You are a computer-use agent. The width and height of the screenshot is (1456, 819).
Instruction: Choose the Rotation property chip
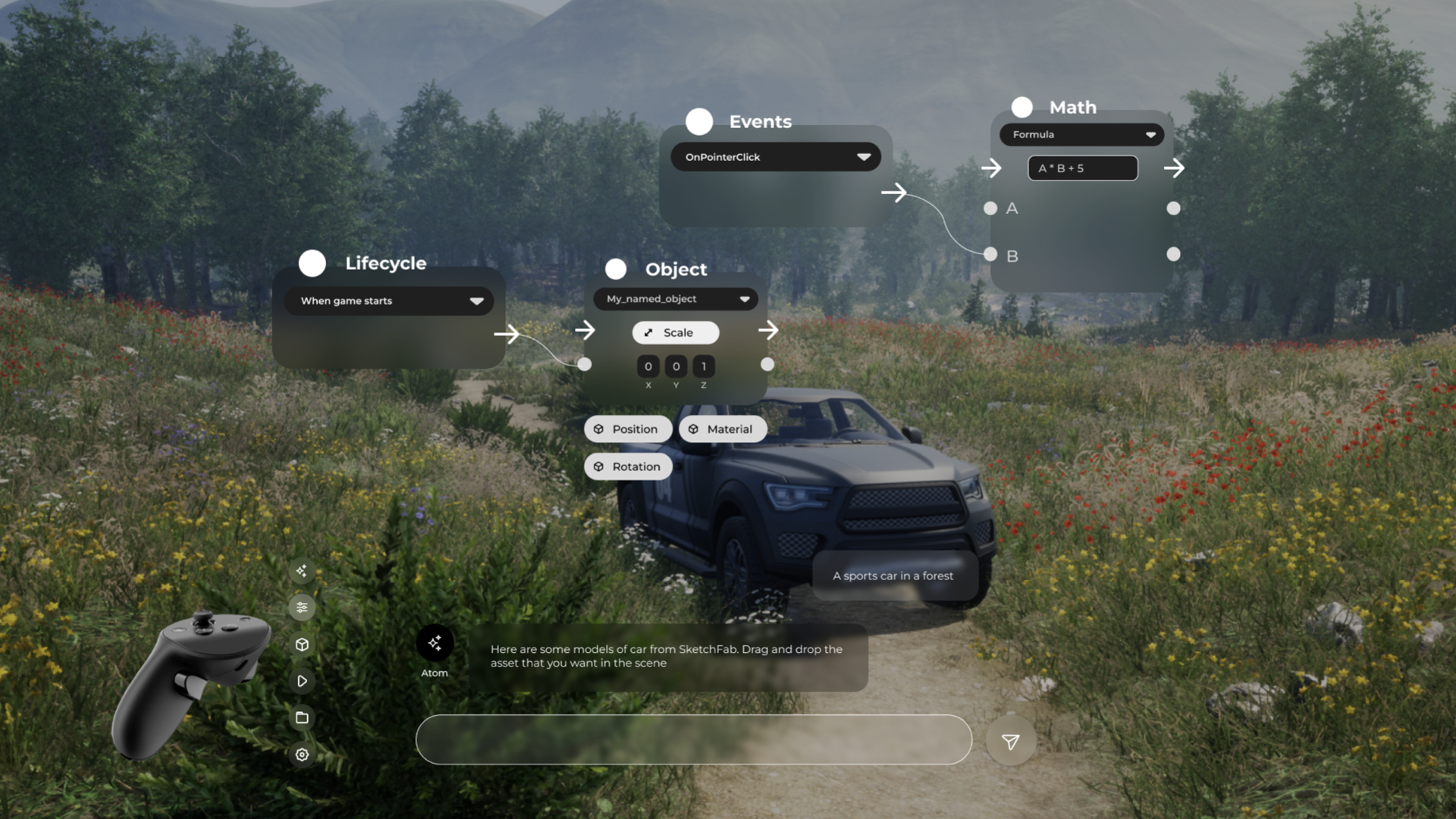628,466
